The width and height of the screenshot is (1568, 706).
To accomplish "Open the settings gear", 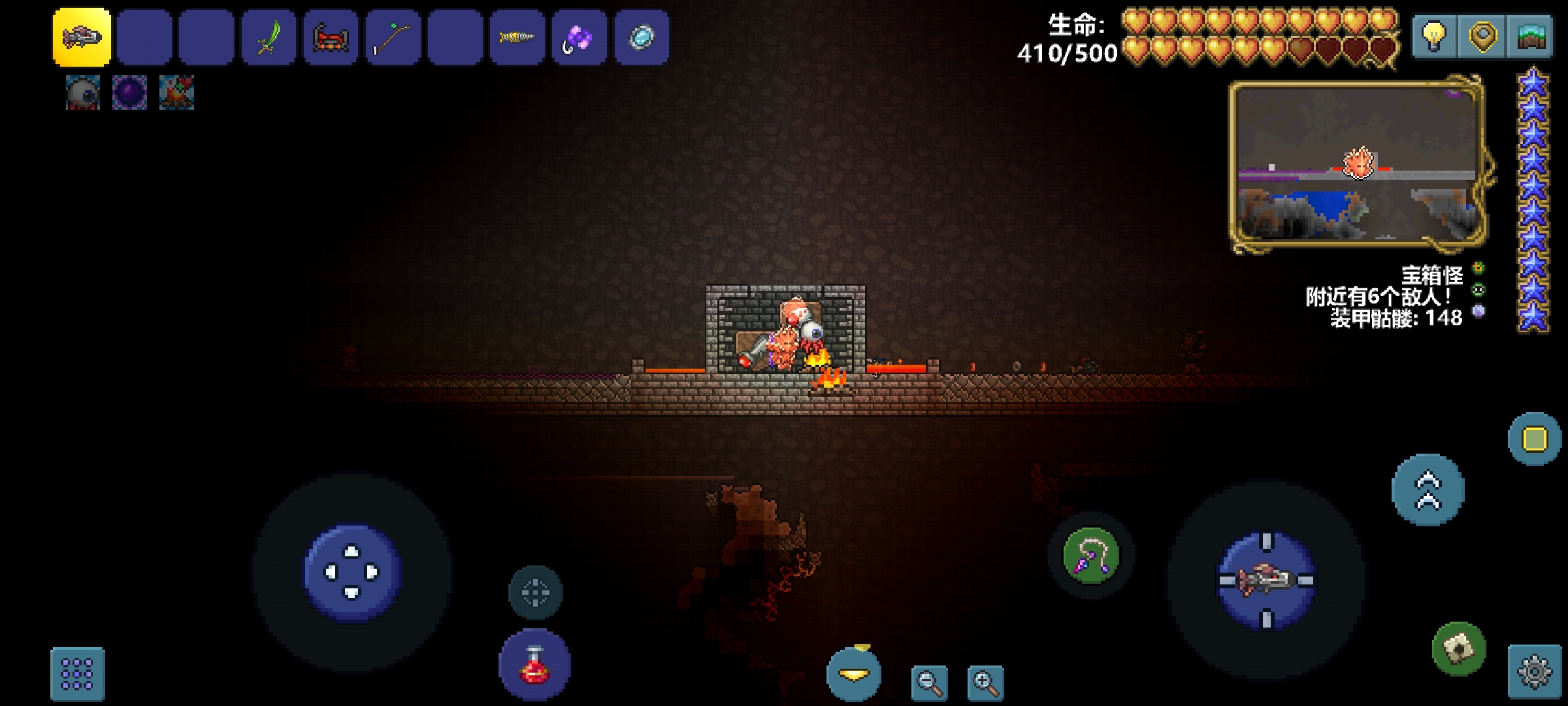I will [1534, 672].
